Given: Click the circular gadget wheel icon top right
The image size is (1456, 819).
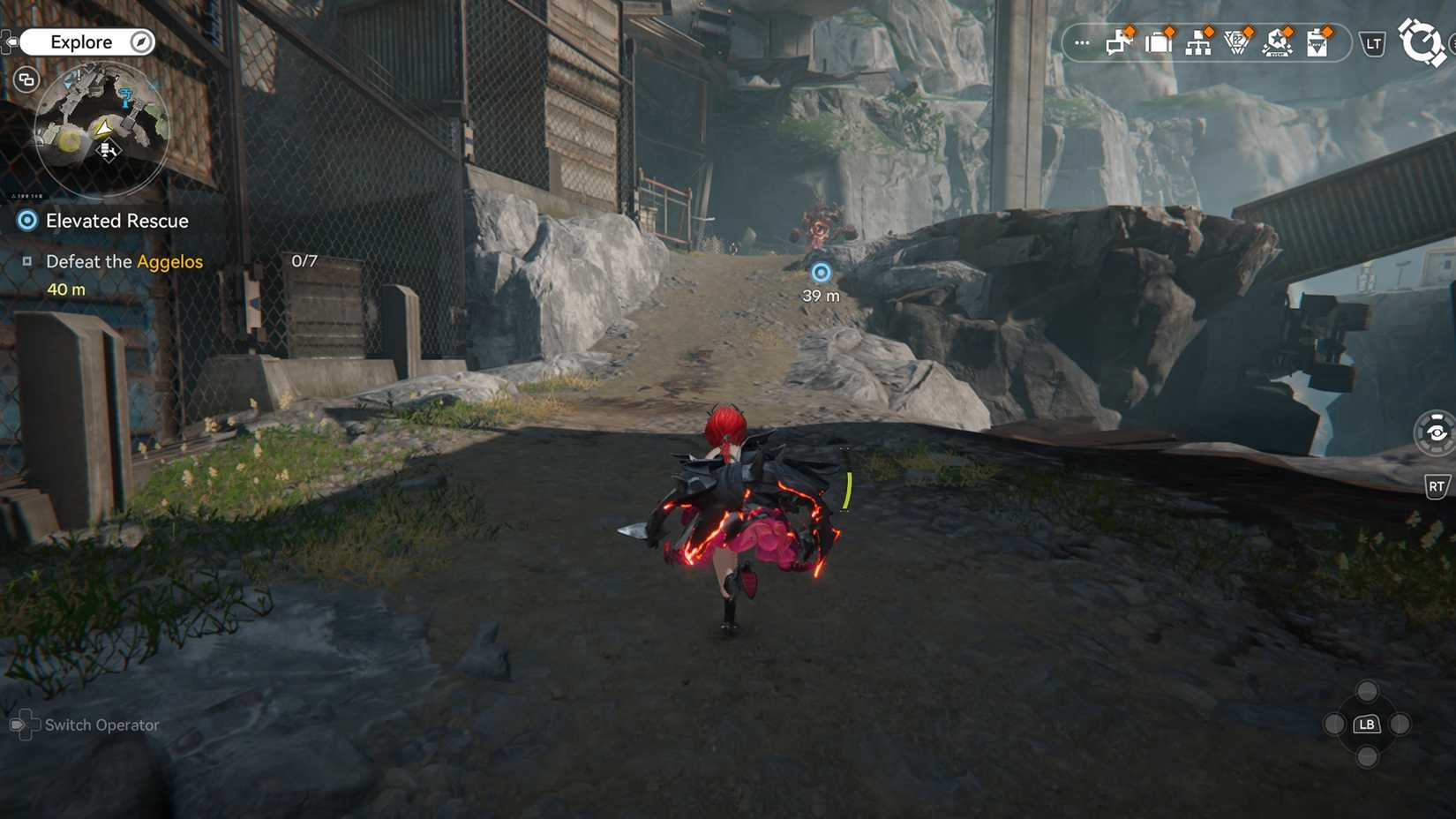Looking at the screenshot, I should click(1422, 41).
